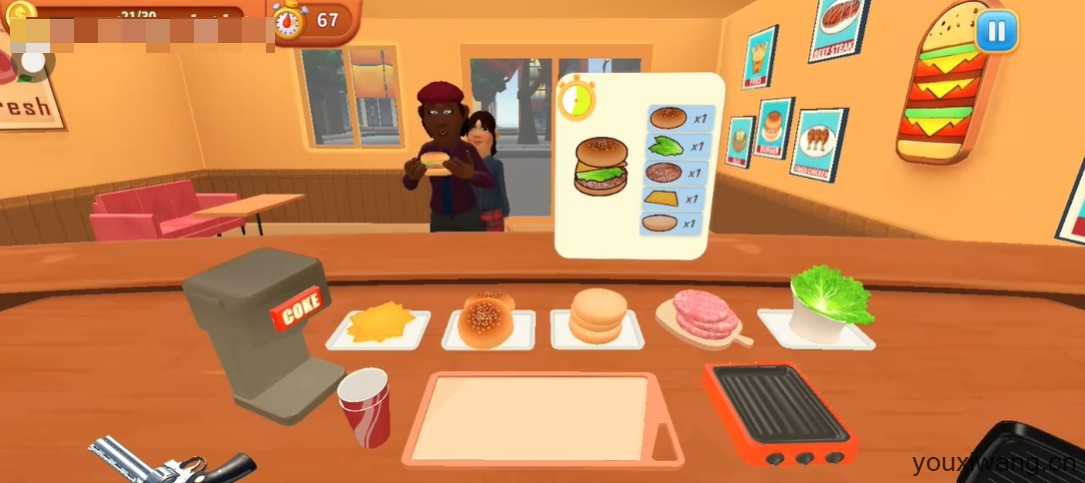Pick the cheese slices tray
The width and height of the screenshot is (1085, 483).
(379, 324)
